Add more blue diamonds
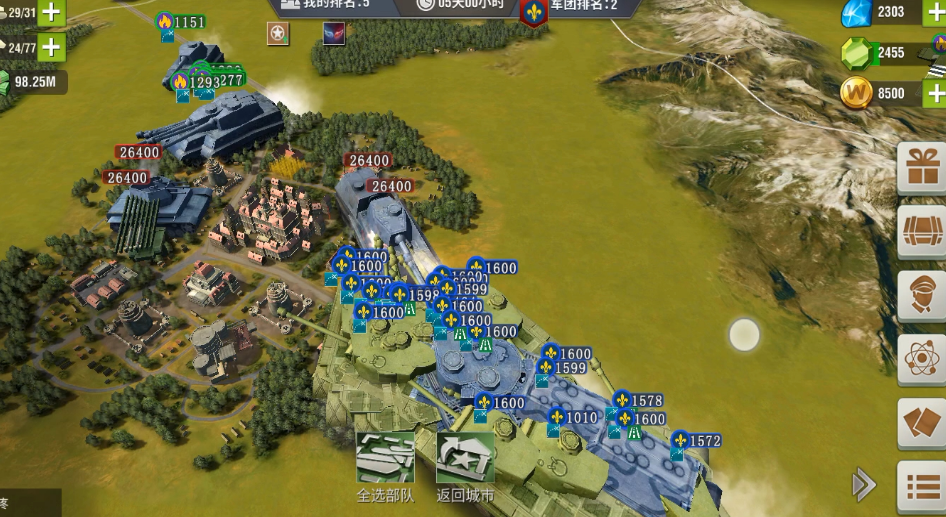 click(934, 12)
